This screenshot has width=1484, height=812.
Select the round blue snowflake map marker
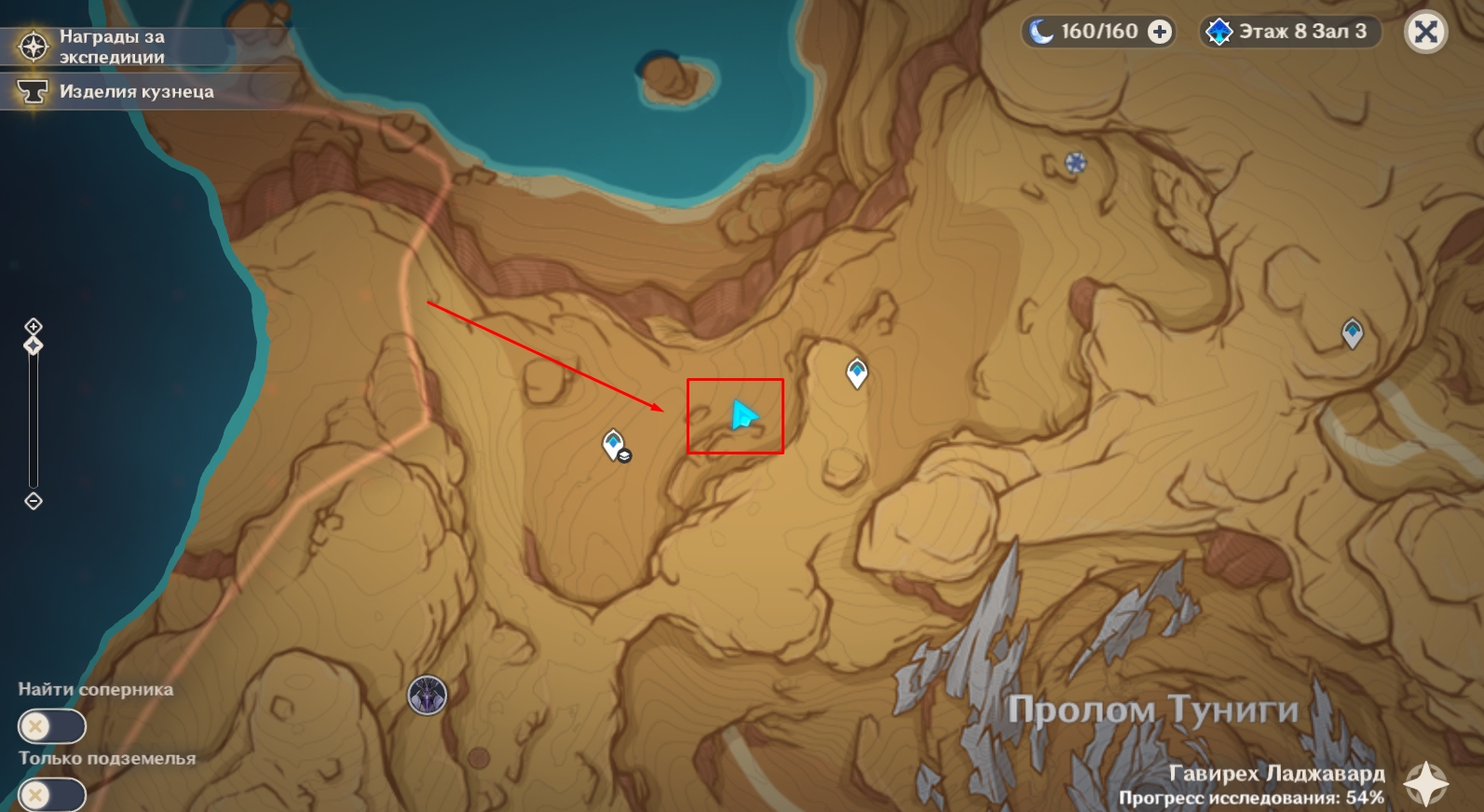pyautogui.click(x=1076, y=164)
